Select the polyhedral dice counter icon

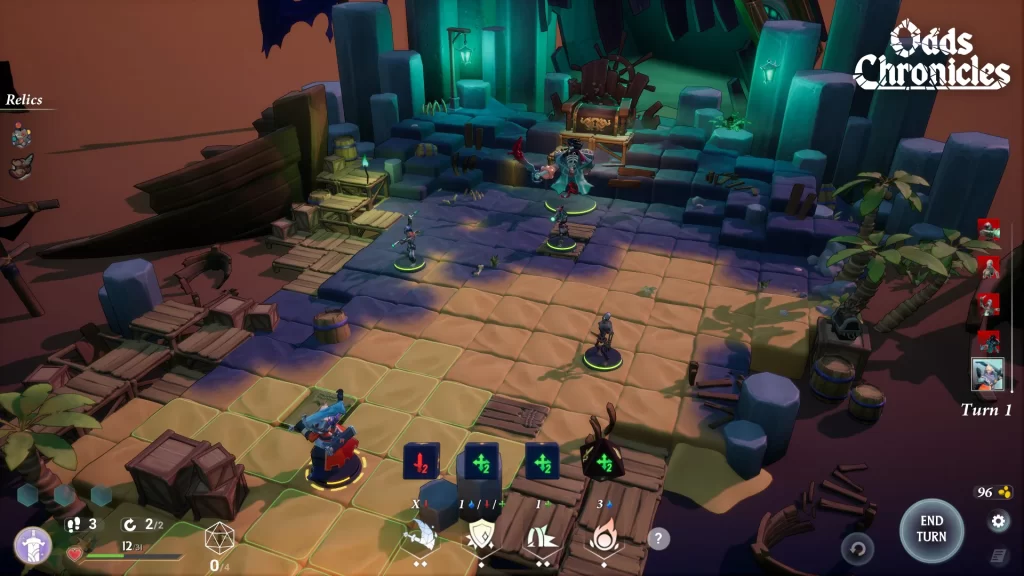click(219, 538)
